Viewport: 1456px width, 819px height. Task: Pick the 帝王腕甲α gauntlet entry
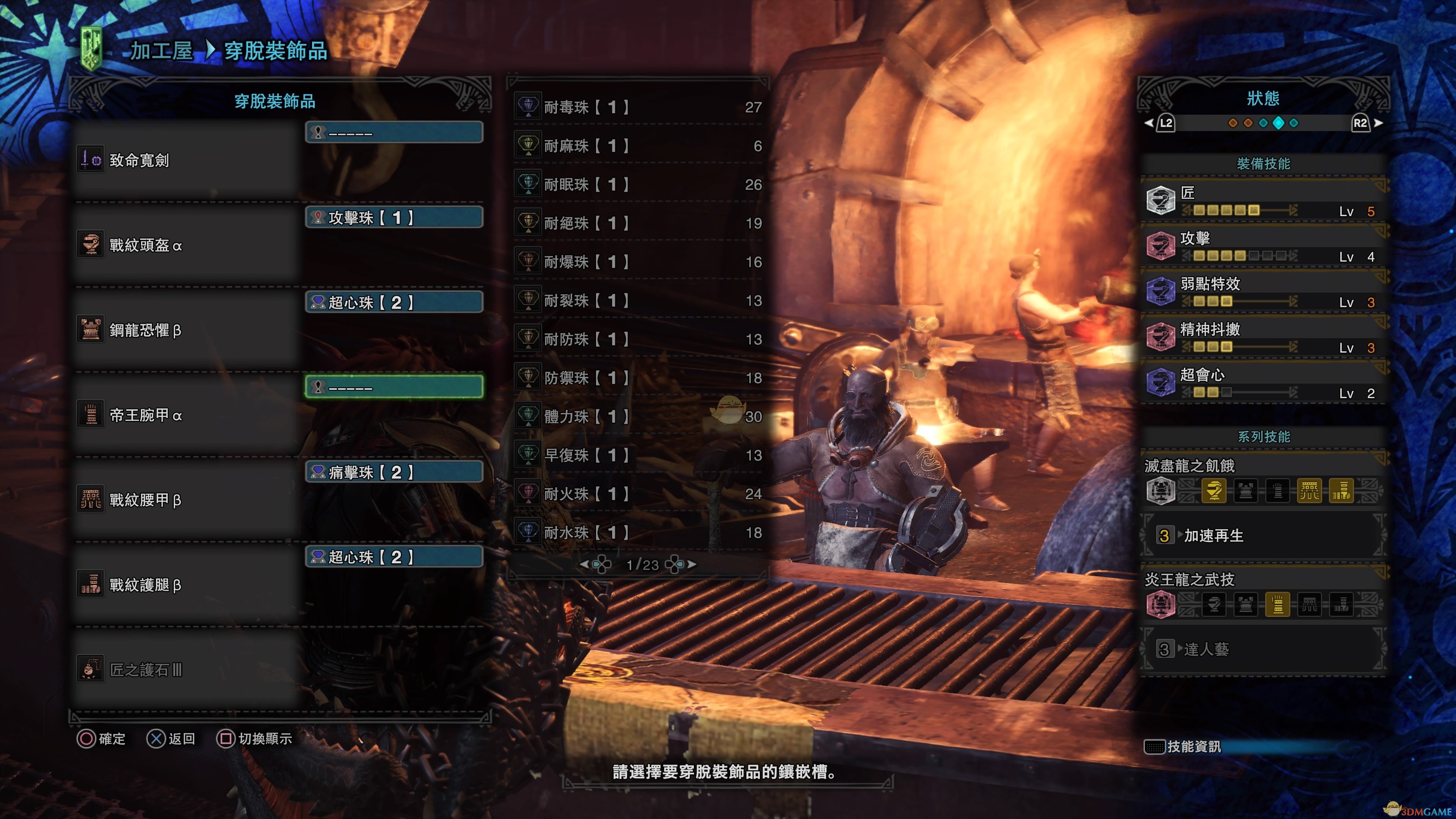click(x=187, y=416)
